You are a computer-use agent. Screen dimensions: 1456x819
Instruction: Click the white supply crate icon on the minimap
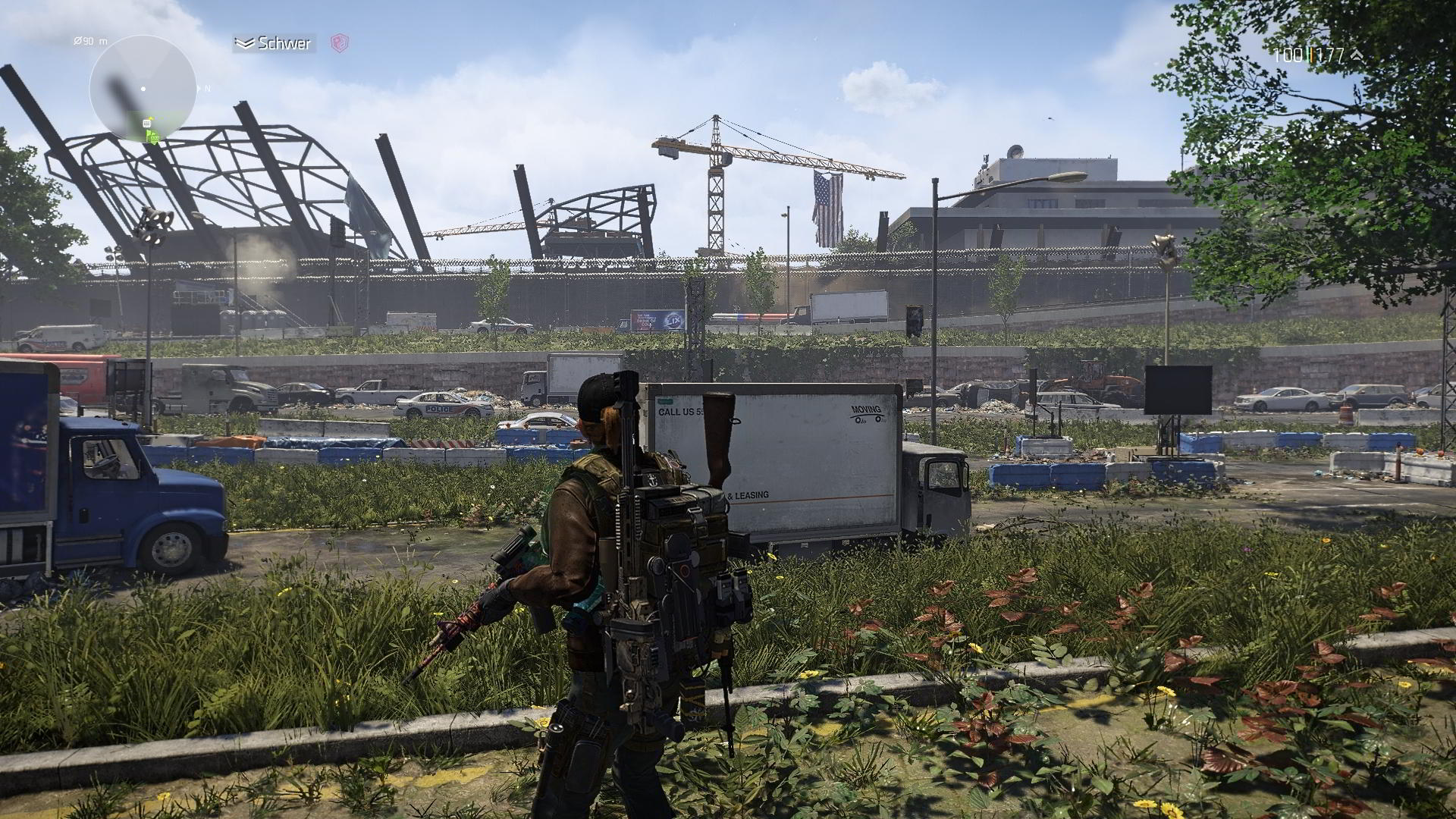point(147,124)
